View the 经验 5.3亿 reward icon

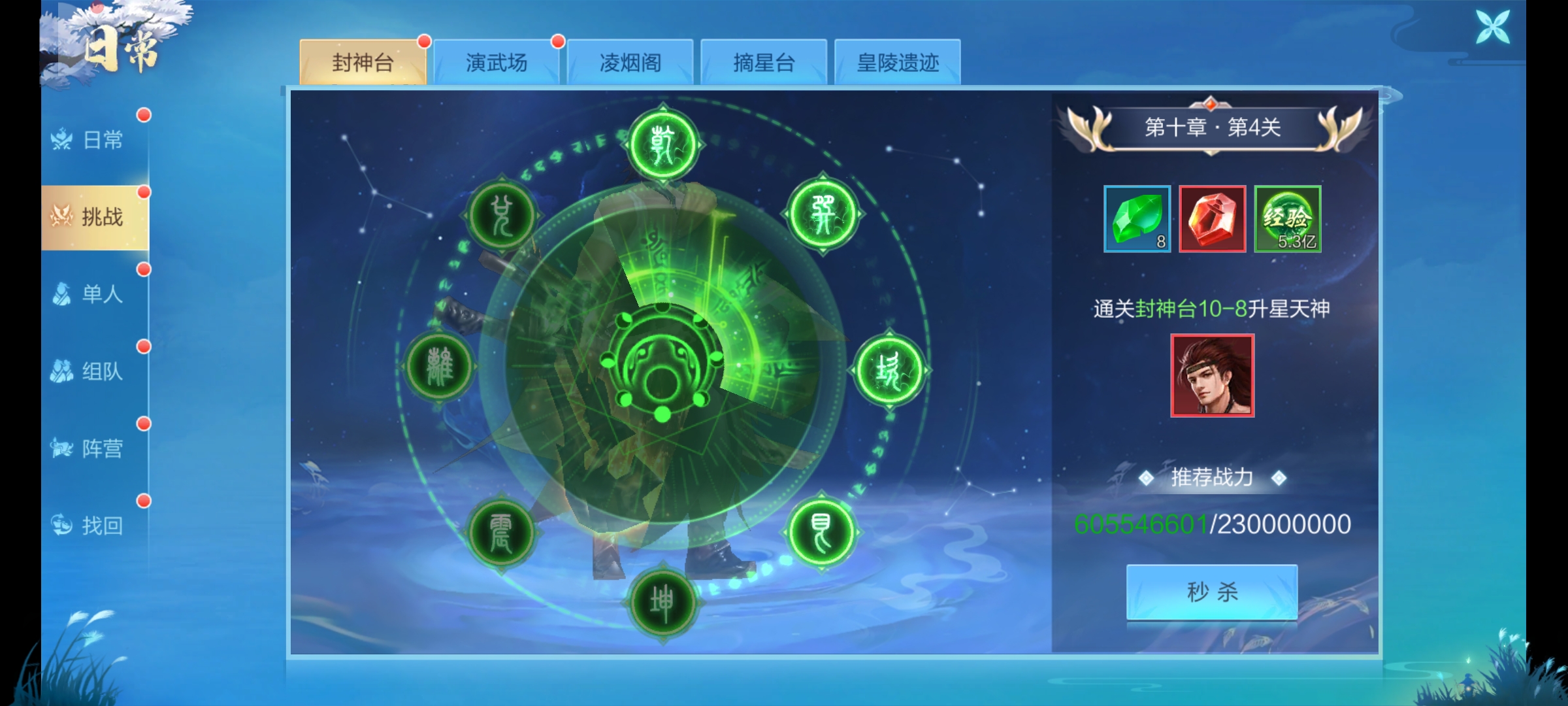click(x=1288, y=219)
